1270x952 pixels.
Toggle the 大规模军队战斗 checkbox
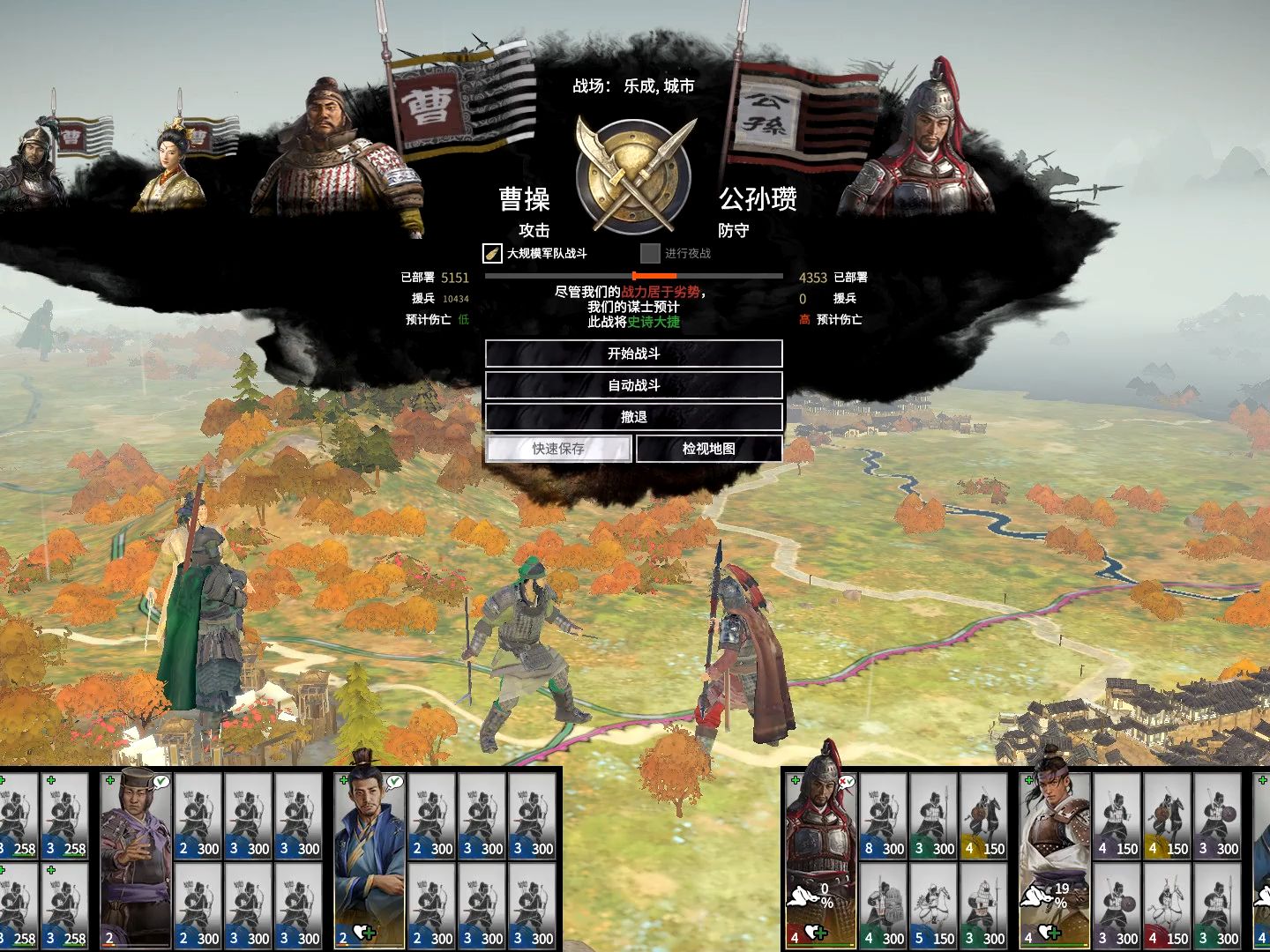(492, 254)
